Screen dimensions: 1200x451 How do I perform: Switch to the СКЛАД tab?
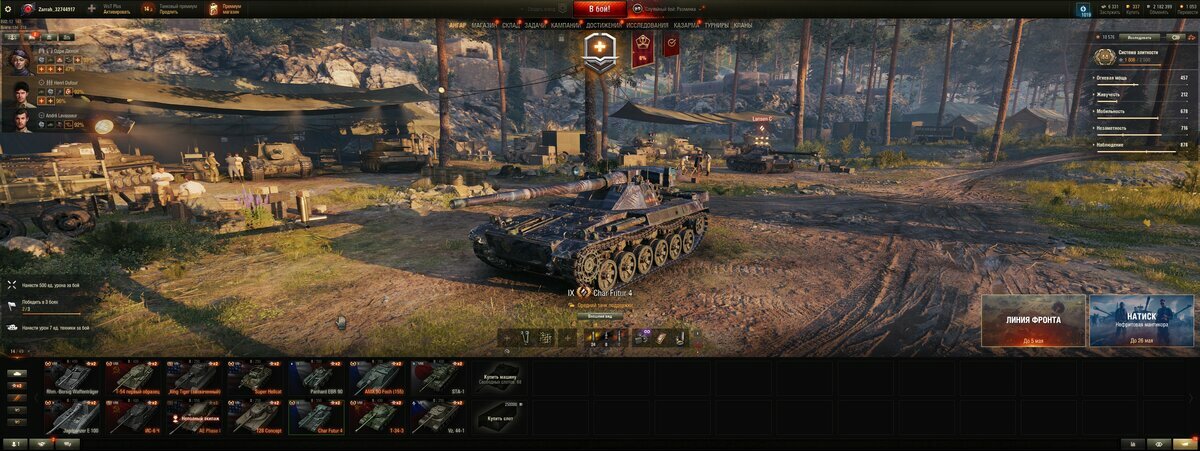pos(510,24)
